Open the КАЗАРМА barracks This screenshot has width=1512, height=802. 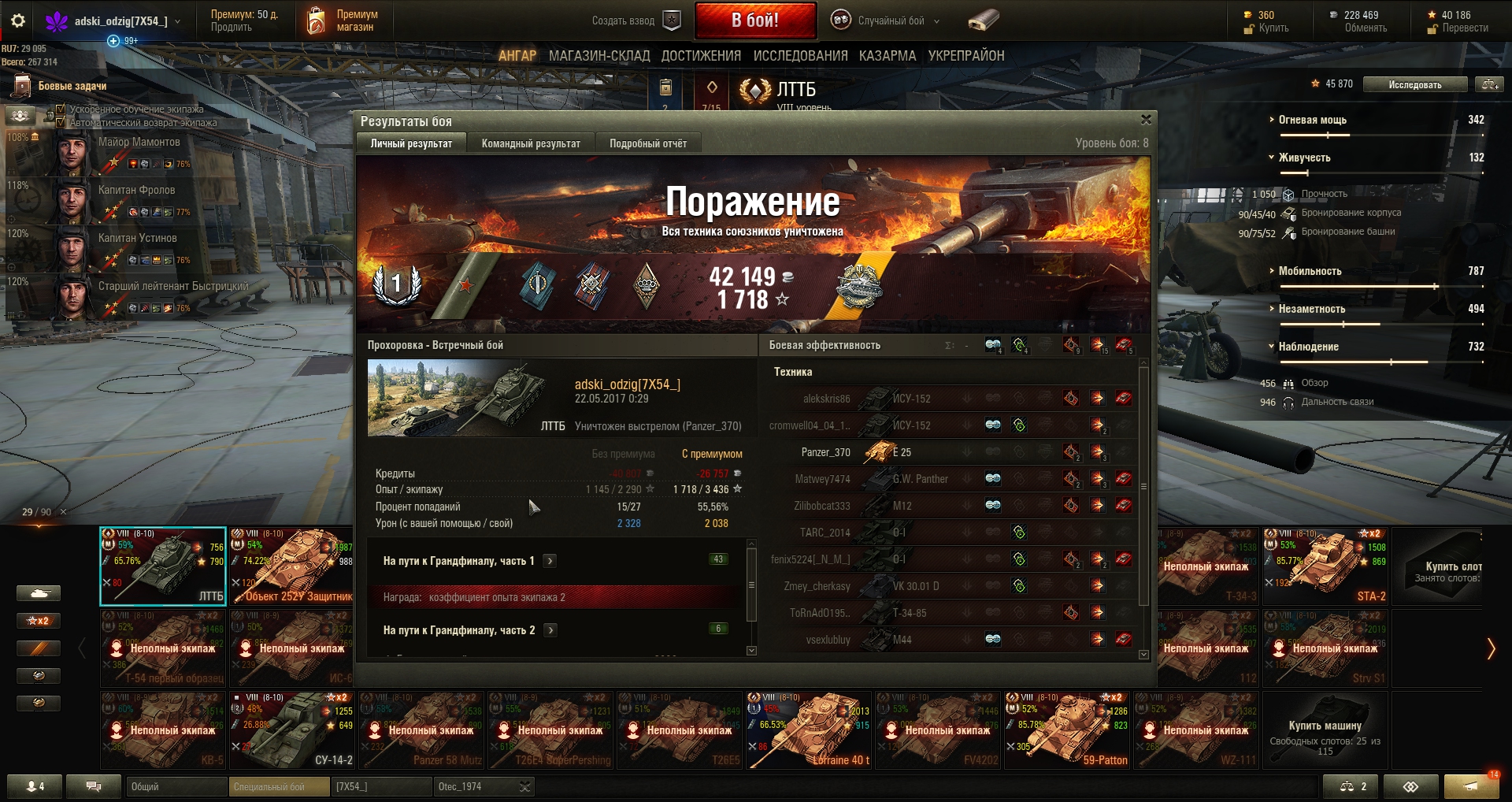coord(888,56)
